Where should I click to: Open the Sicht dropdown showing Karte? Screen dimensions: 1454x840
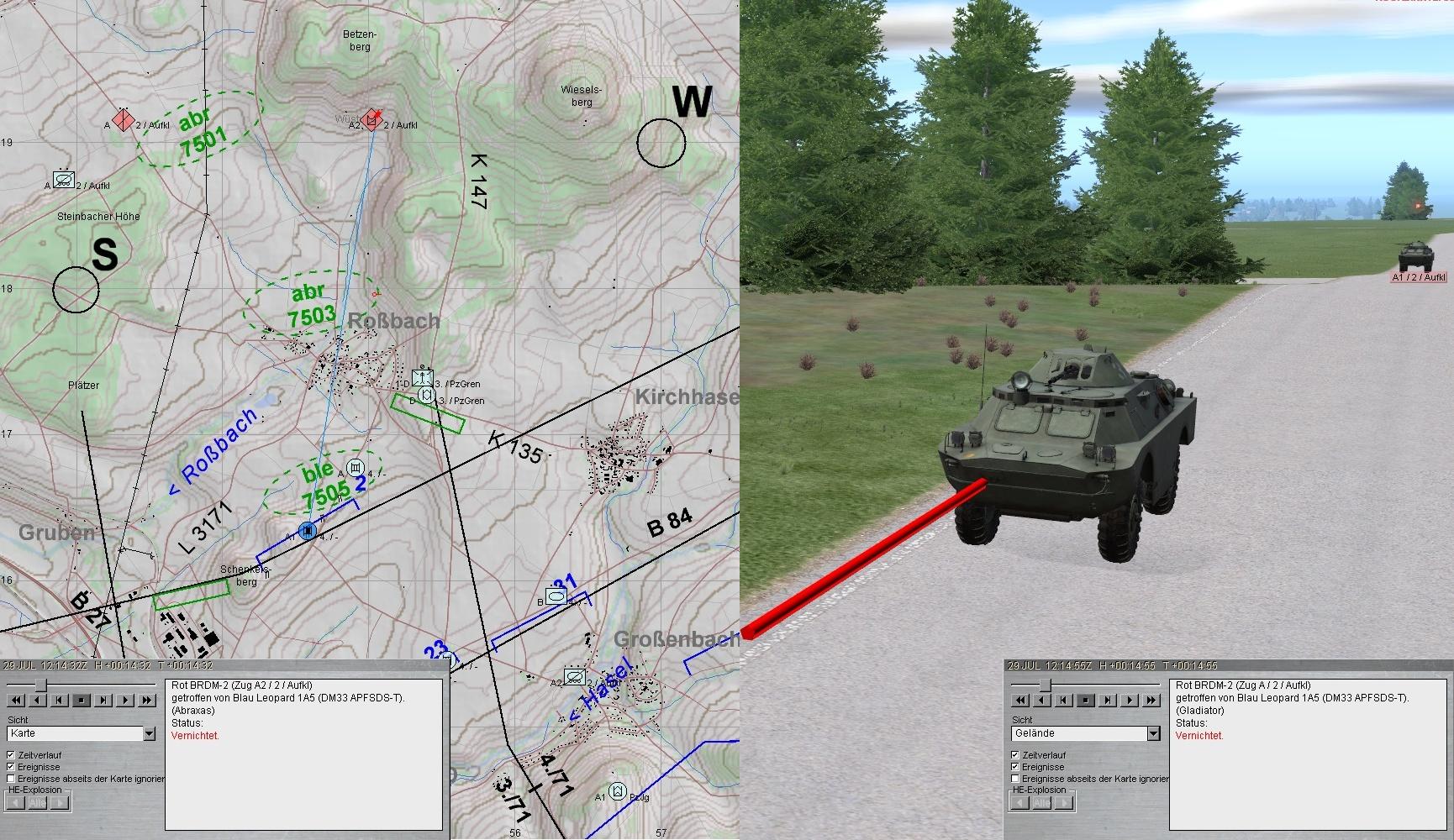click(149, 733)
